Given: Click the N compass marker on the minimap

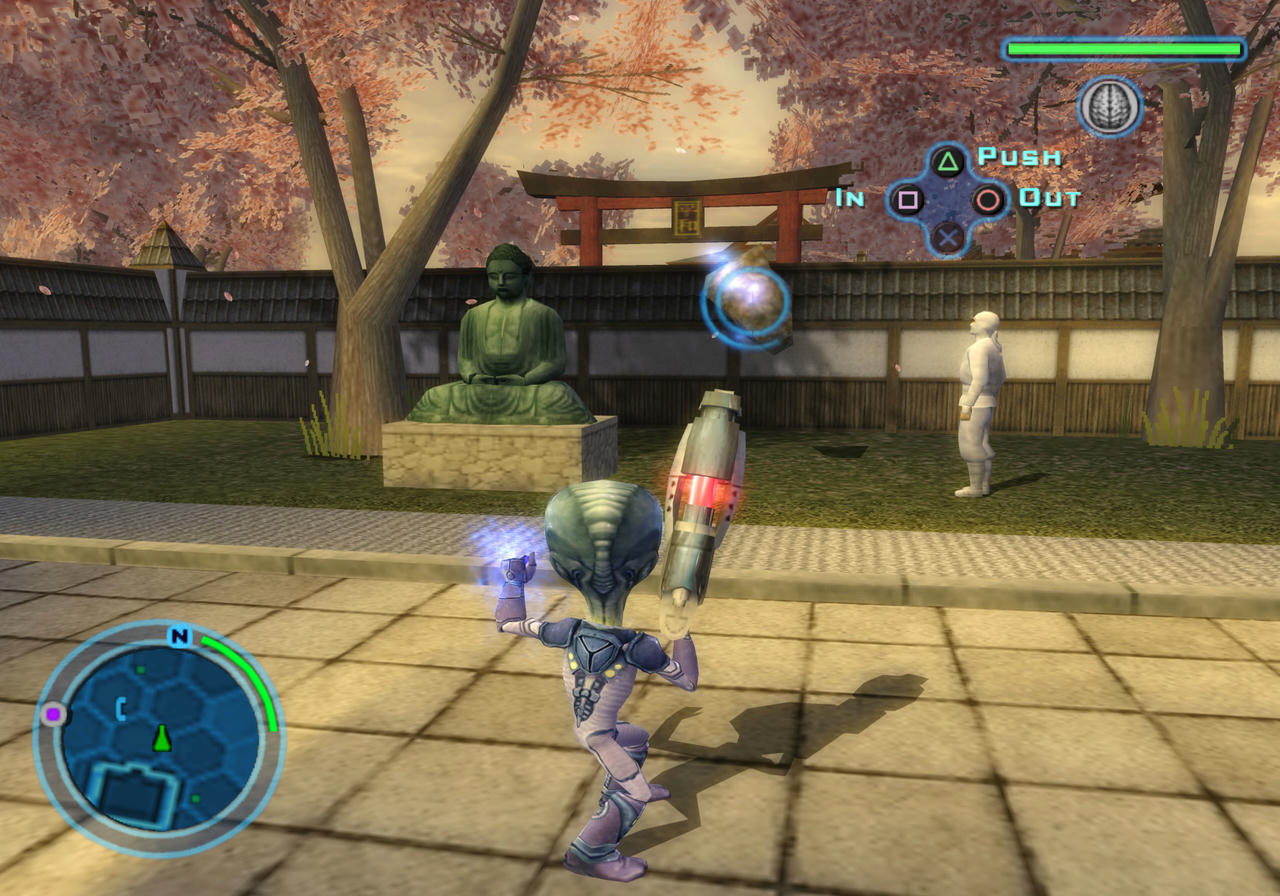Looking at the screenshot, I should (x=180, y=637).
